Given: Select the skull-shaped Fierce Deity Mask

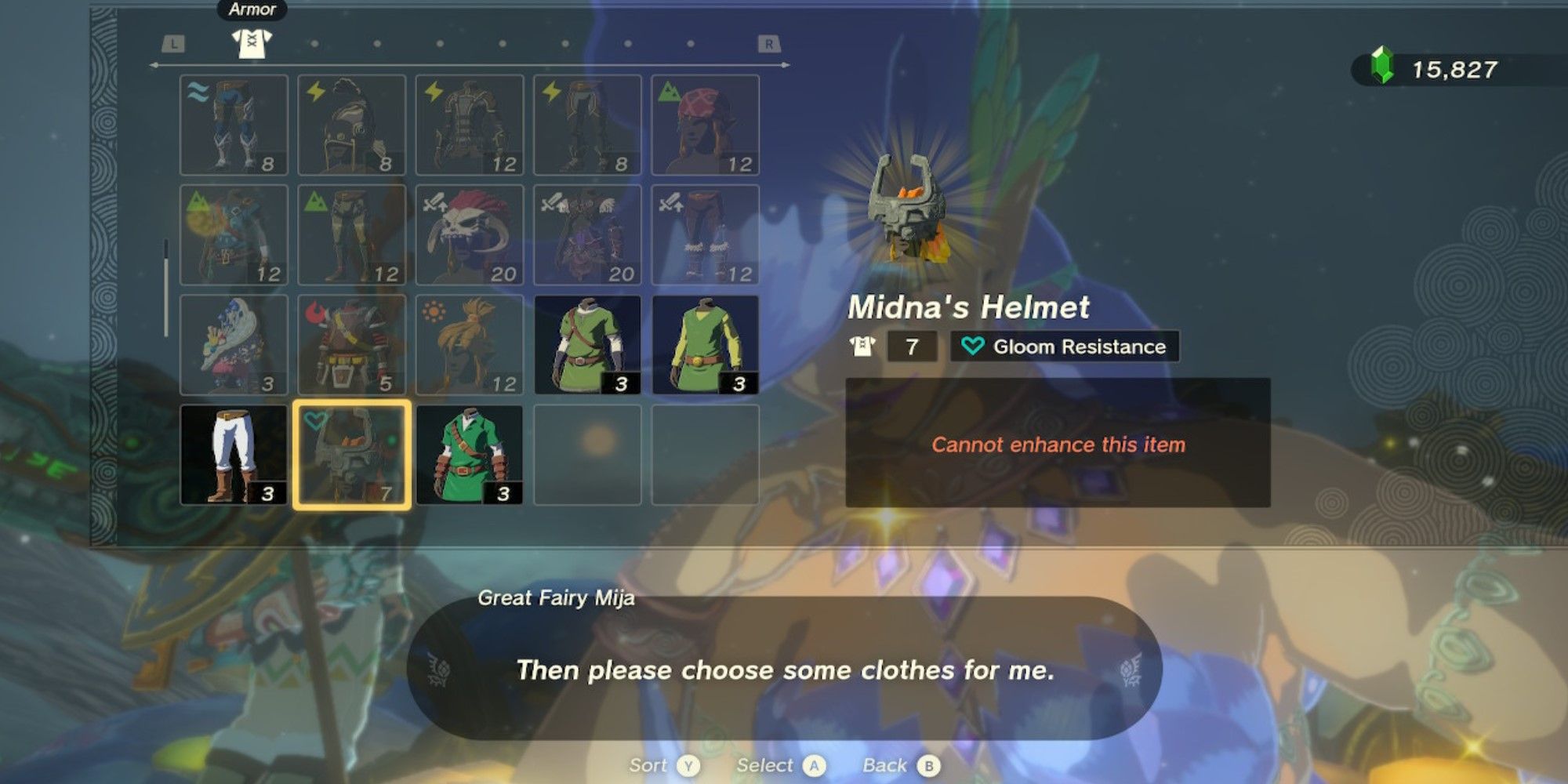Looking at the screenshot, I should point(469,235).
